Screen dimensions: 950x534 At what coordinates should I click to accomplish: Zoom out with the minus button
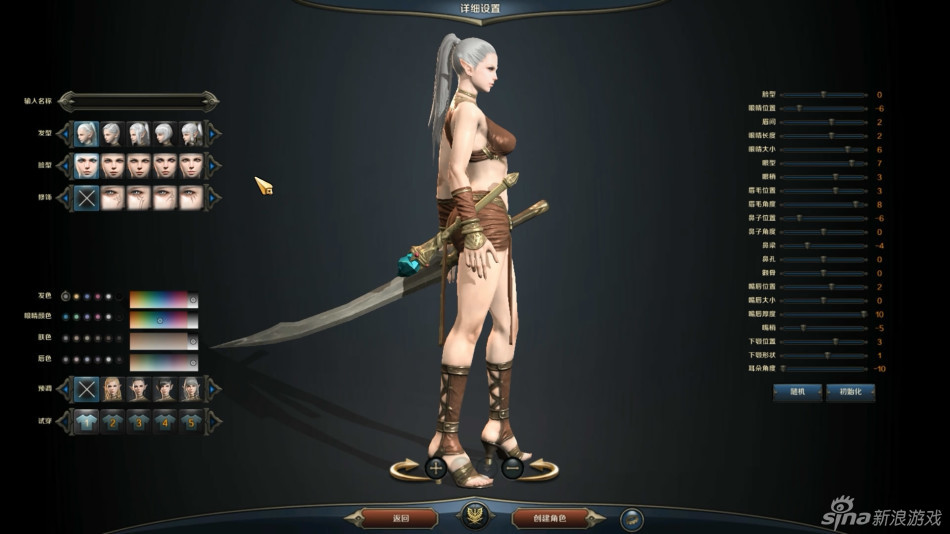512,467
